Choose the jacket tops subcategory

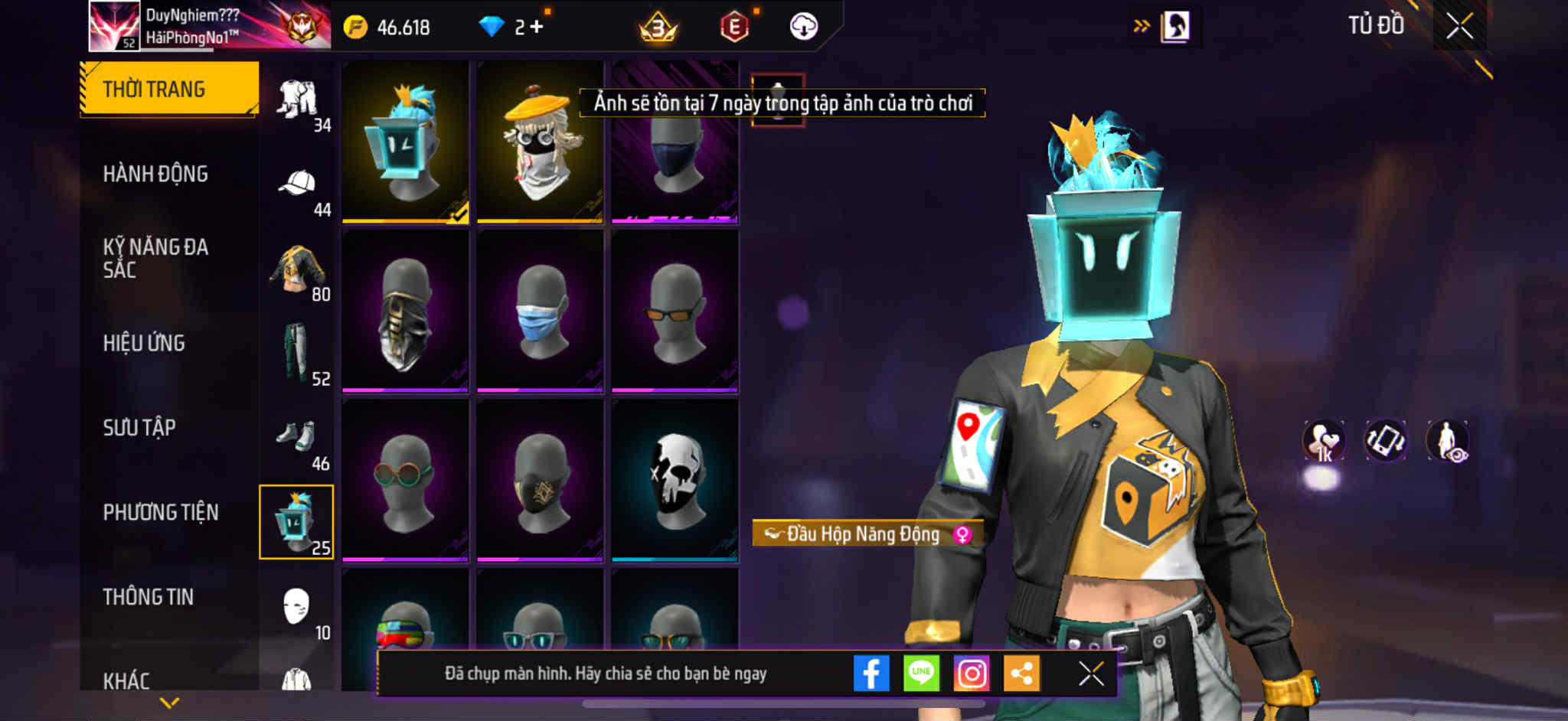[297, 269]
